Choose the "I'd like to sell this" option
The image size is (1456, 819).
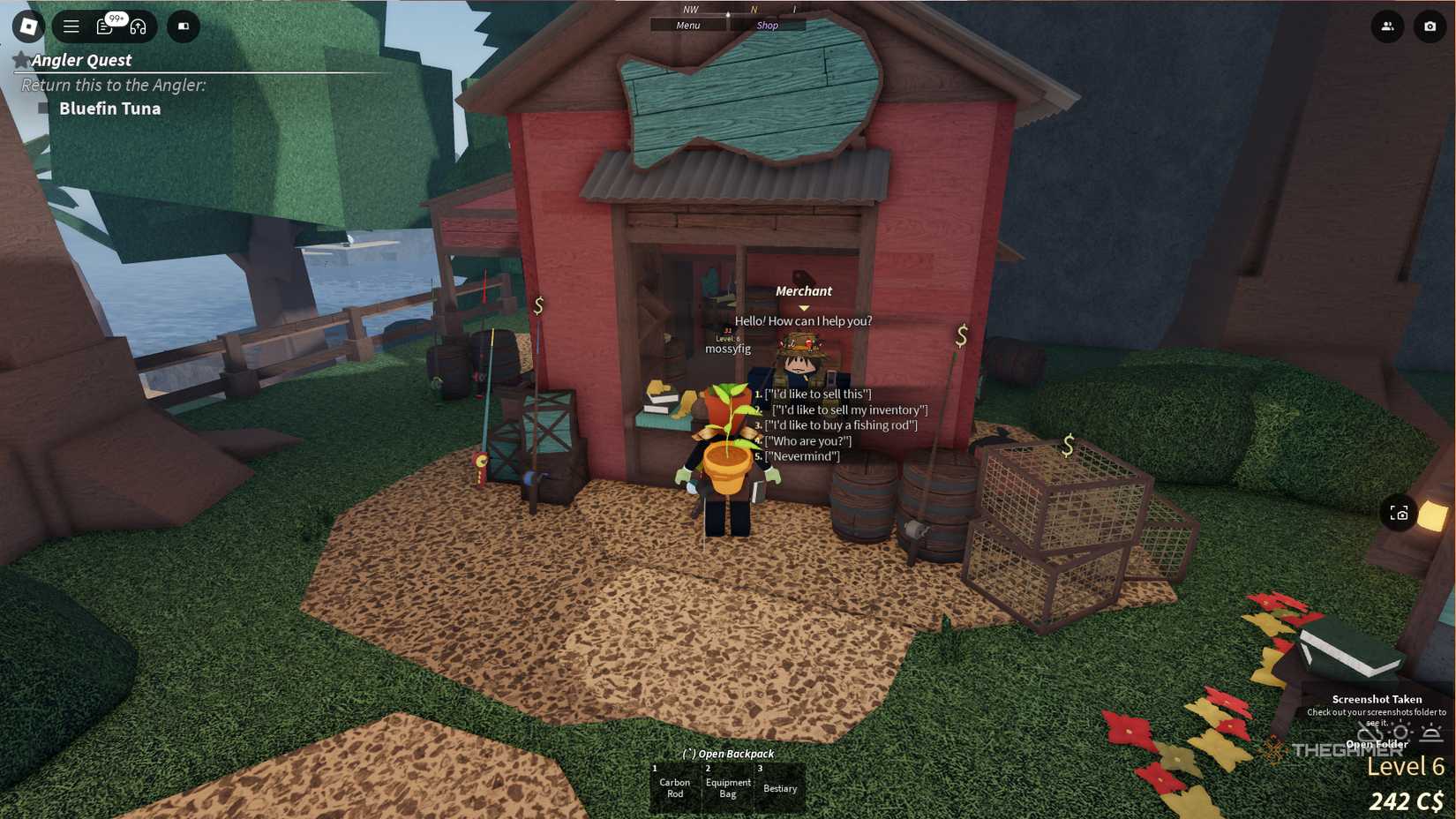816,394
